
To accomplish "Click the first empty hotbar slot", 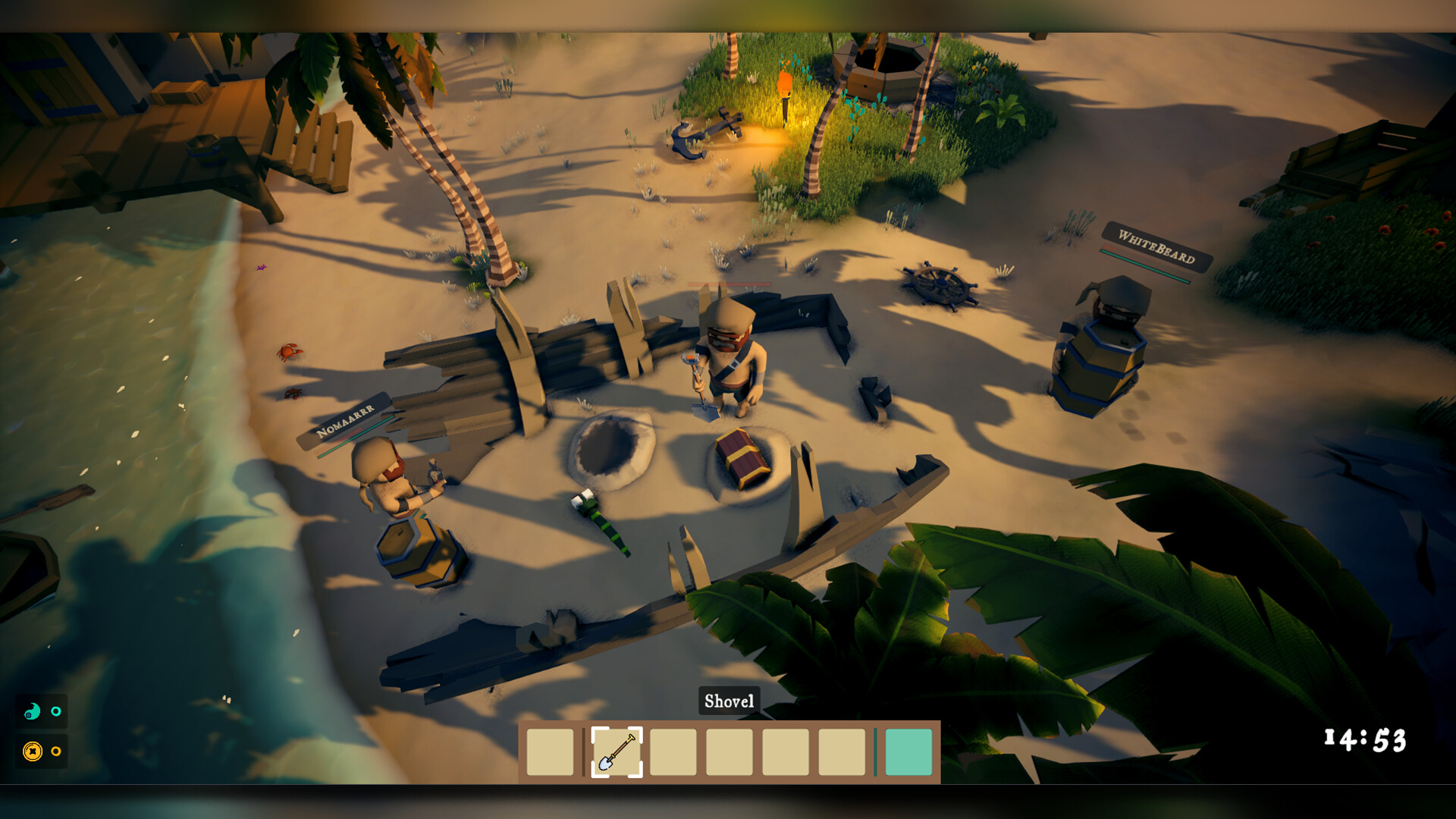I will pyautogui.click(x=549, y=752).
